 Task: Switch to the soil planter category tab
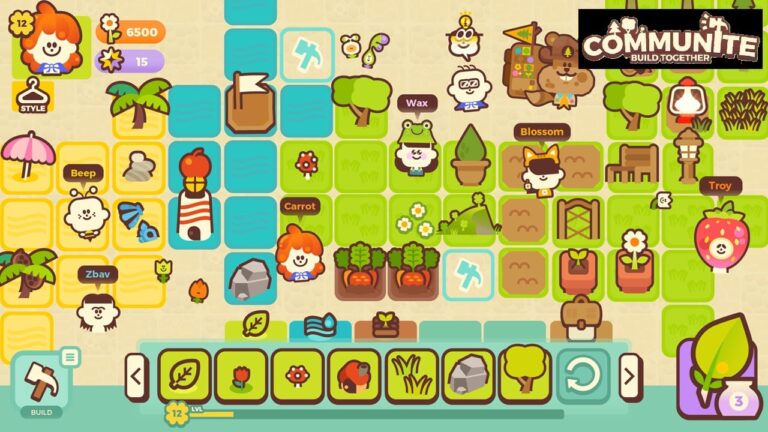(386, 326)
